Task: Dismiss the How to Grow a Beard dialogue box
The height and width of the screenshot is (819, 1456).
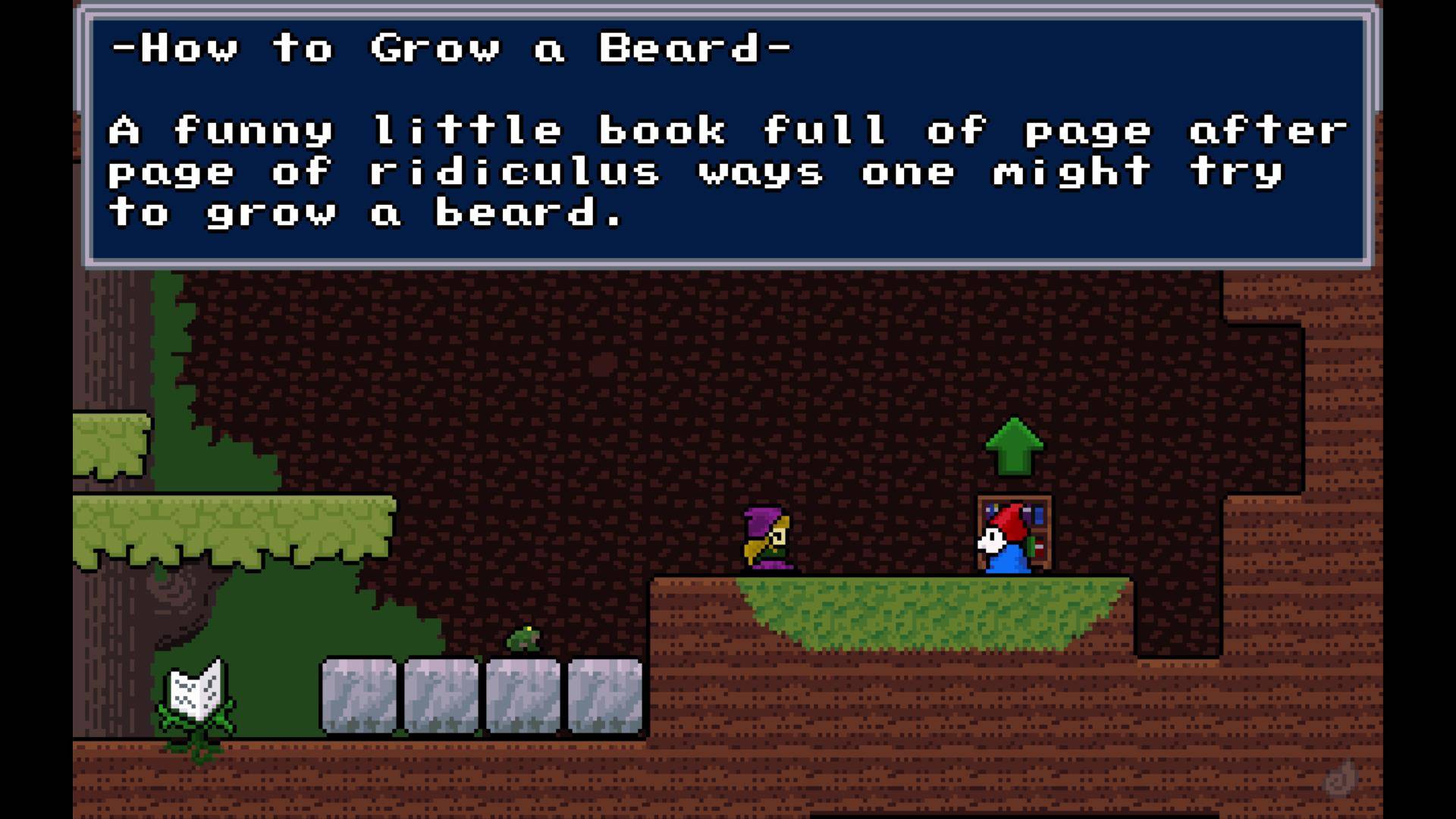Action: [726, 136]
